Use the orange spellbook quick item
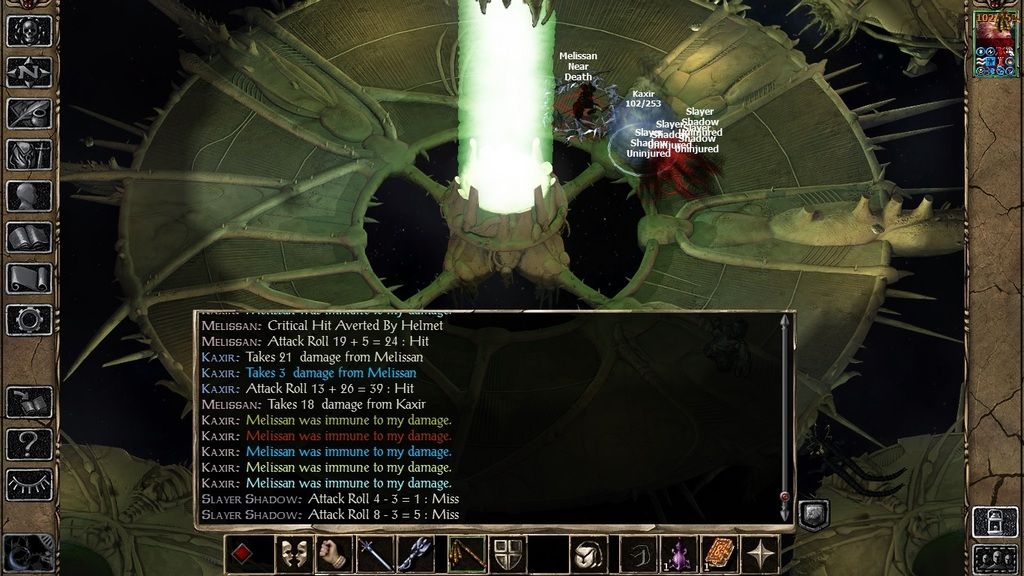Image resolution: width=1024 pixels, height=576 pixels. click(719, 554)
